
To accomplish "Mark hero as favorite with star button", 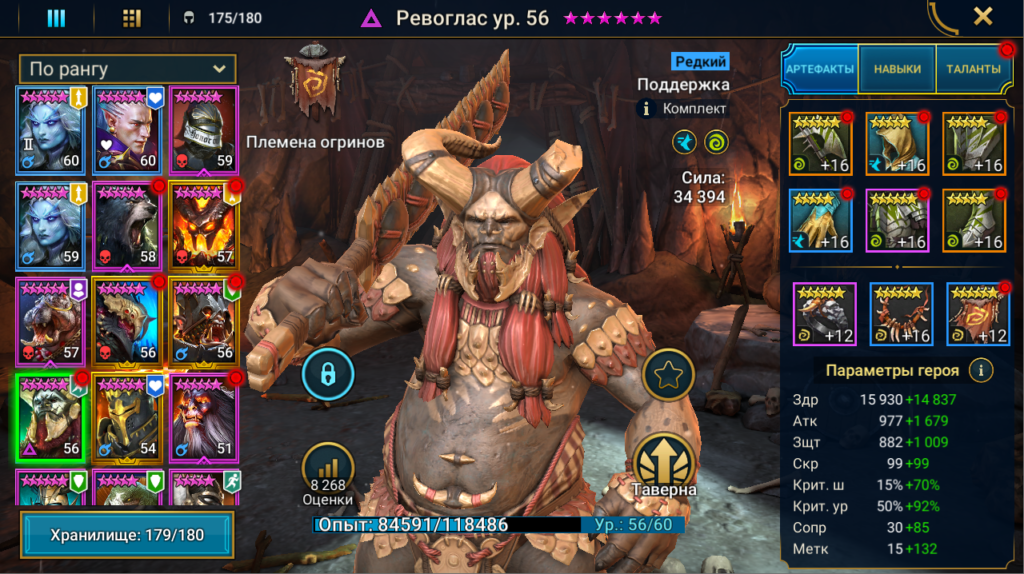I will click(665, 374).
